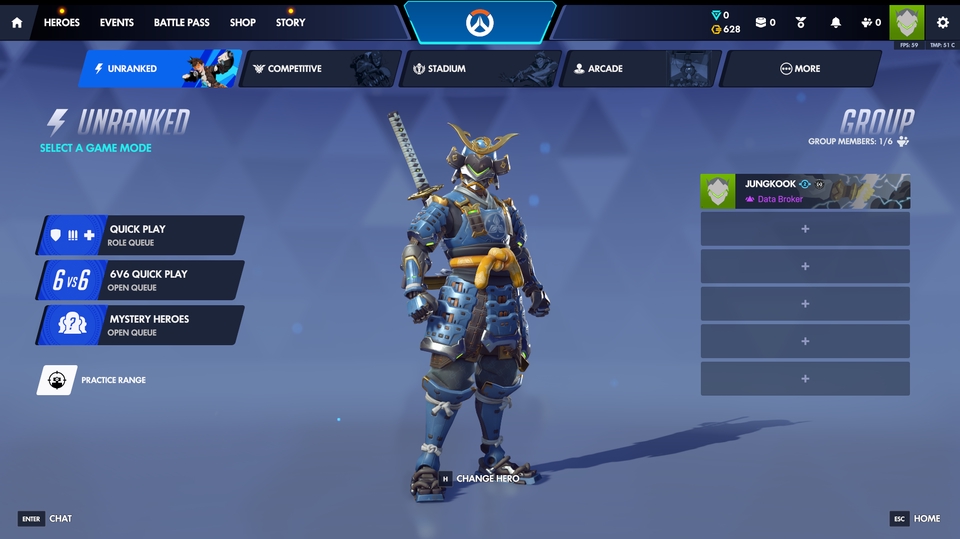Switch to the Arcade tab

[x=640, y=69]
